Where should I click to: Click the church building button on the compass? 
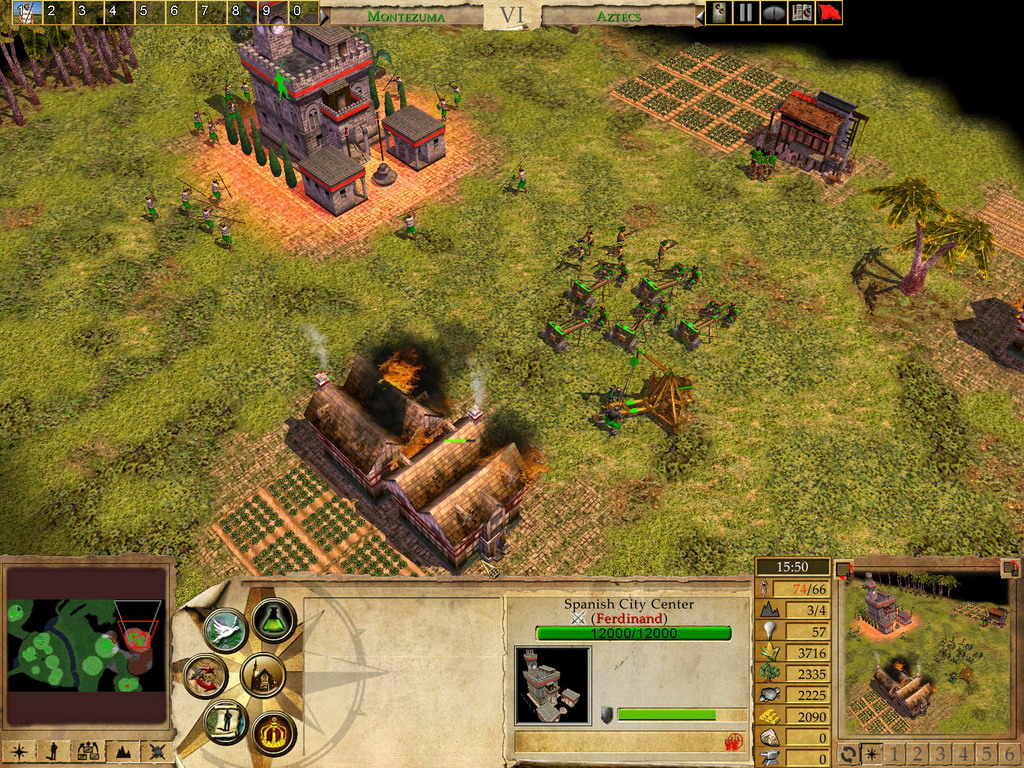click(x=263, y=676)
